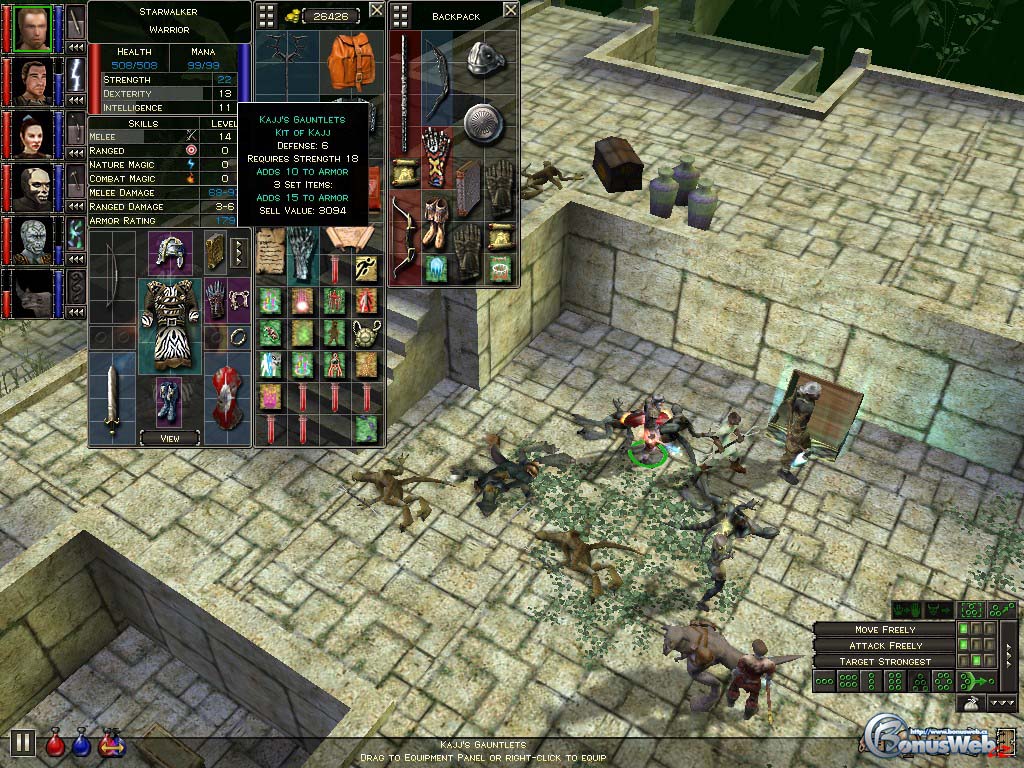Click the loot sack collect button
Image resolution: width=1024 pixels, height=768 pixels.
coord(969,704)
